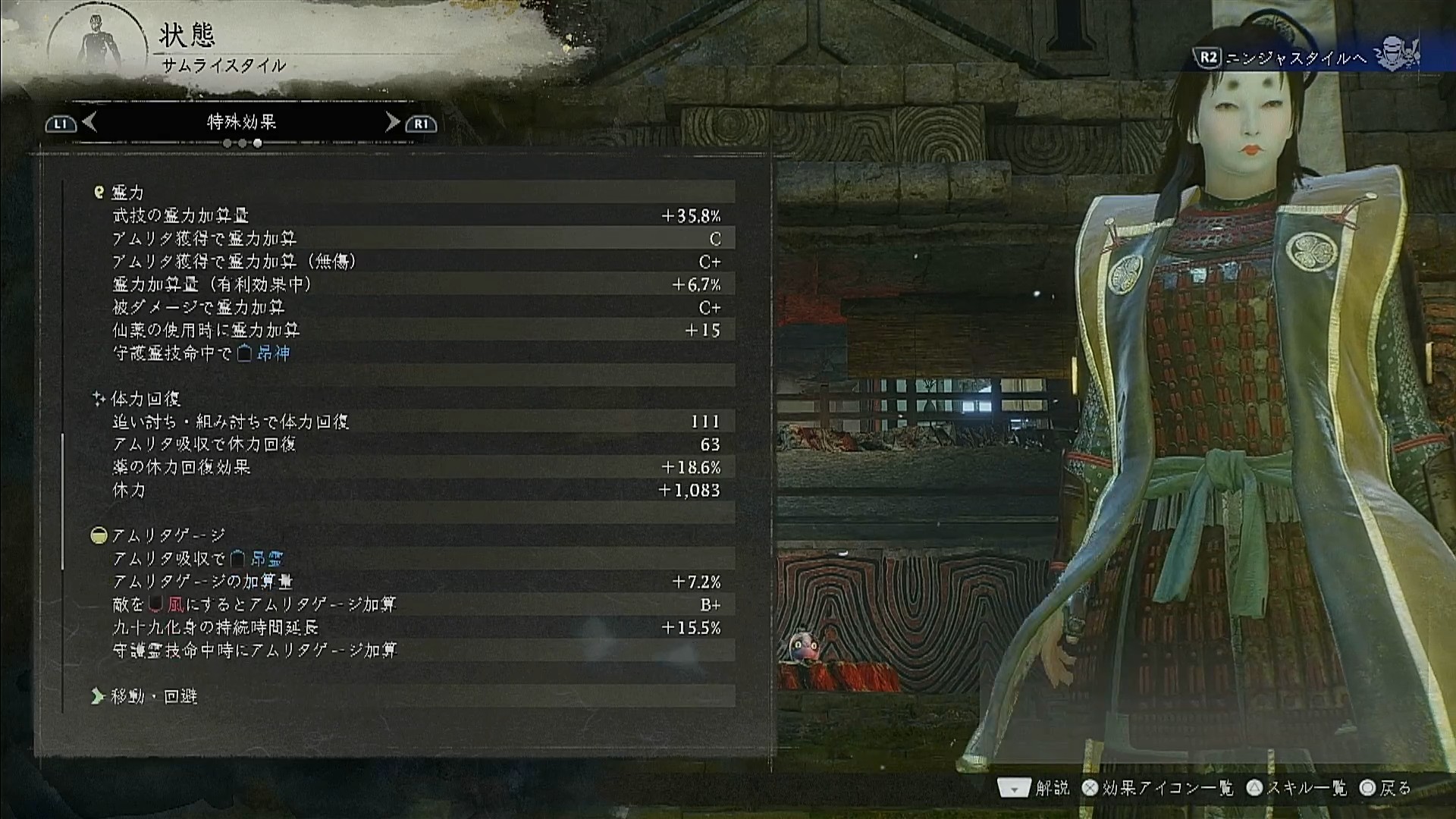The width and height of the screenshot is (1456, 819).
Task: Select the 特殊効果 page header
Action: click(241, 122)
